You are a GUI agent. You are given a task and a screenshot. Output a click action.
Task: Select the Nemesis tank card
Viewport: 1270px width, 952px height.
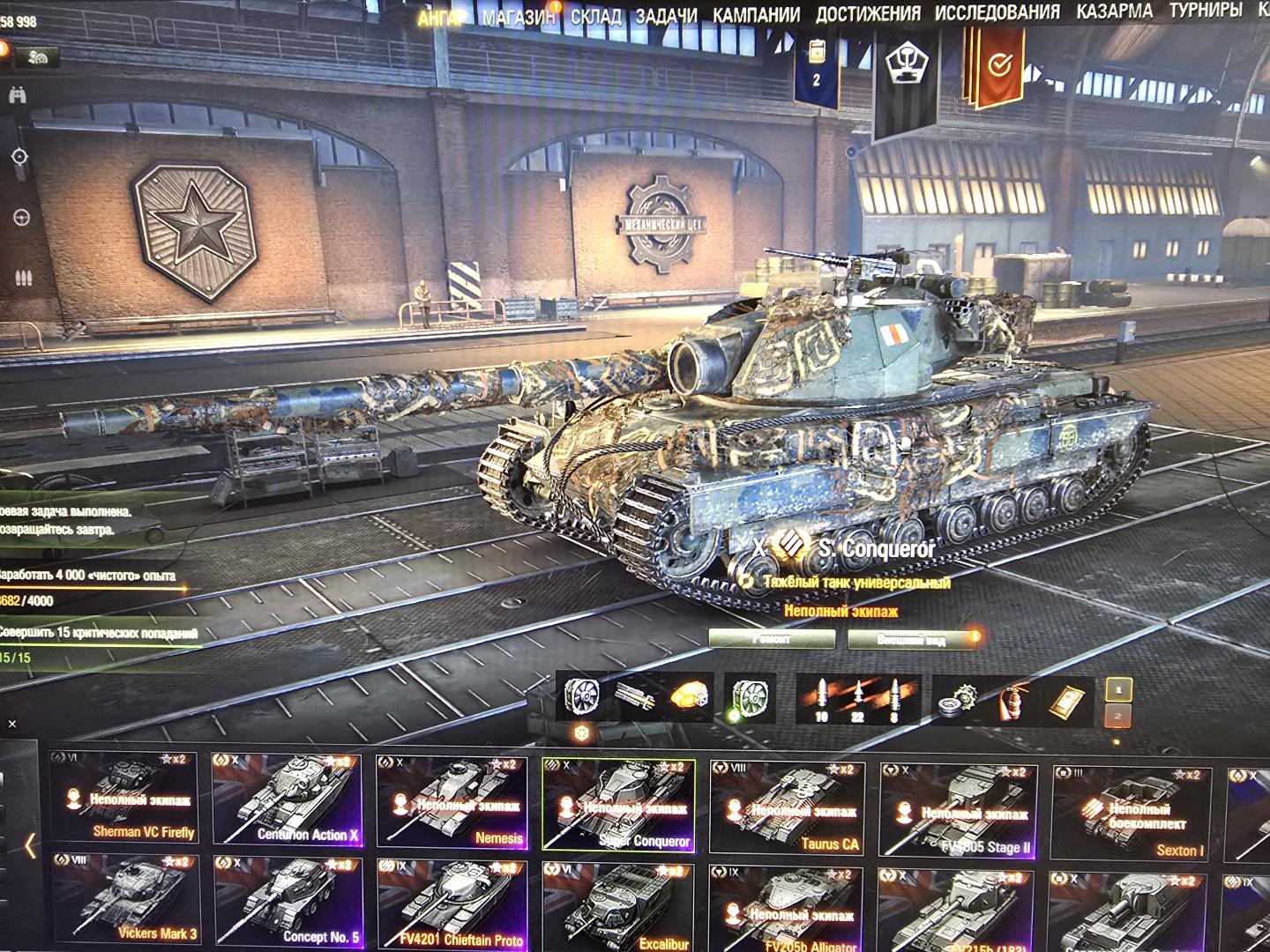(x=452, y=802)
